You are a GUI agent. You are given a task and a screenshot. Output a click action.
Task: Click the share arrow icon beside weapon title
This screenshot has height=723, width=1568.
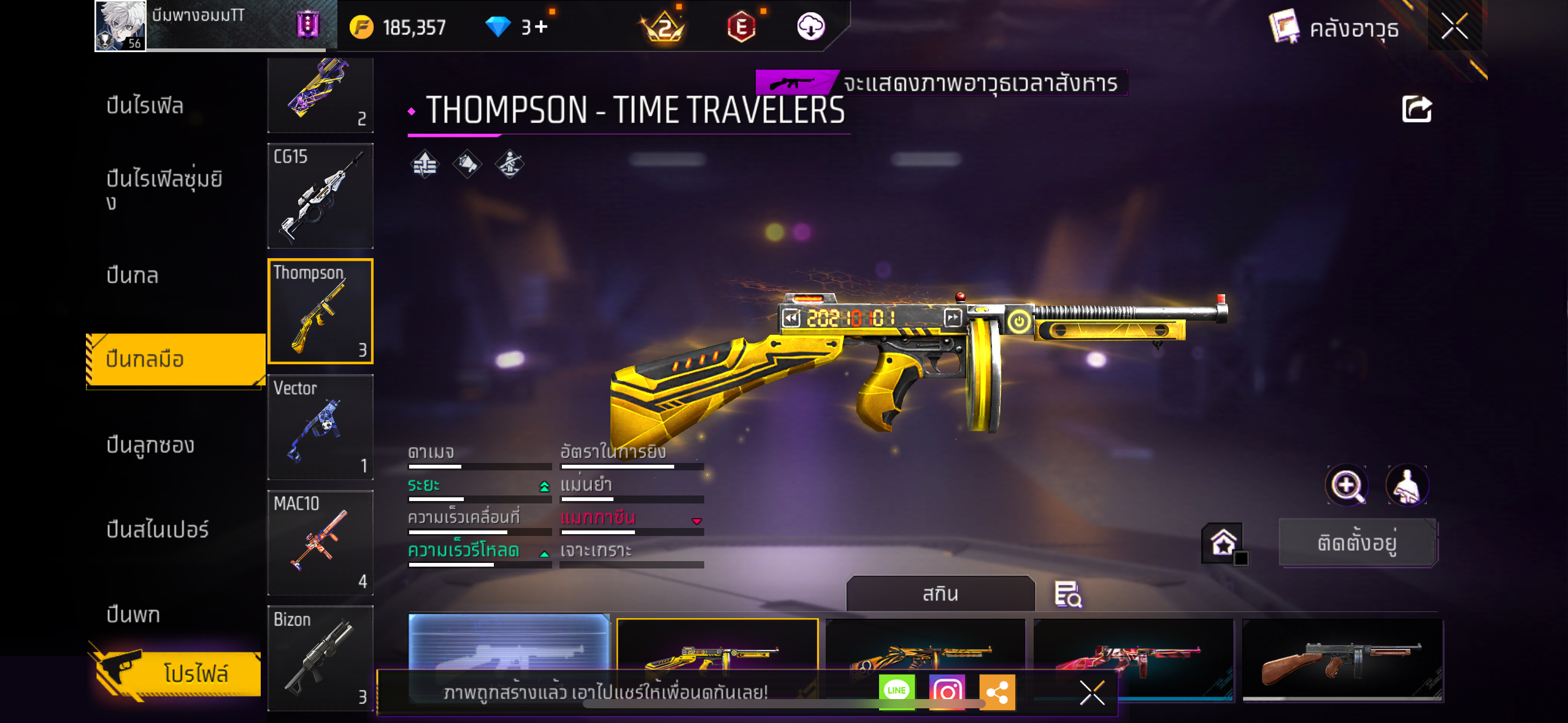click(x=1416, y=110)
